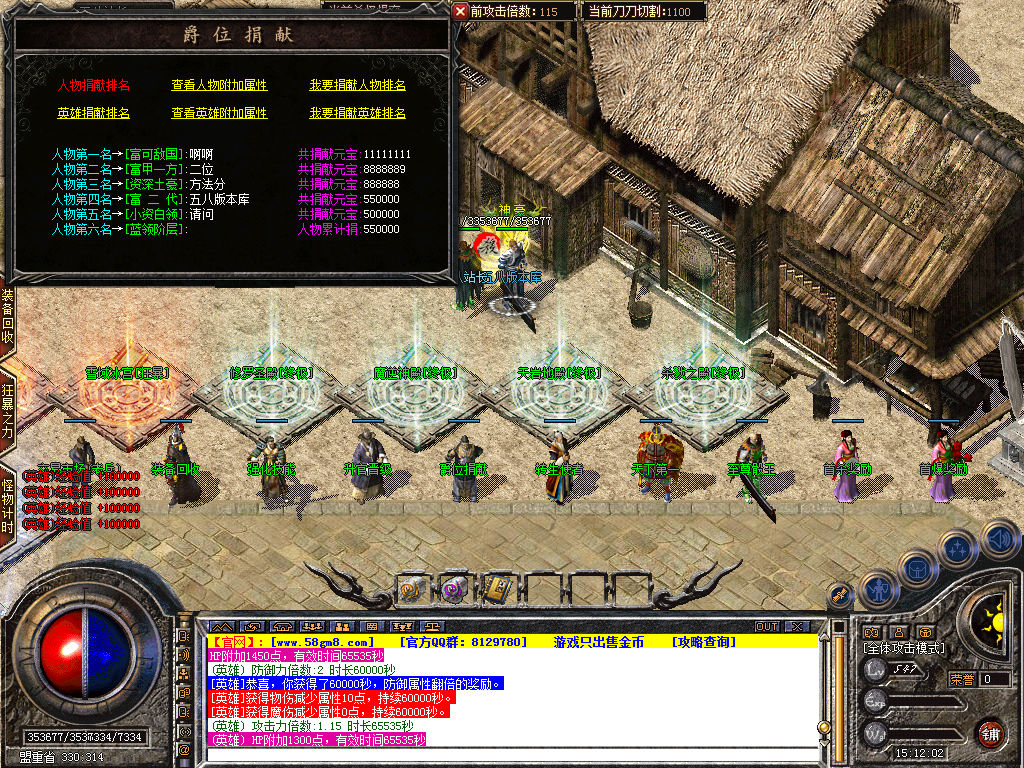This screenshot has height=768, width=1024.
Task: Open character equipment warrior icon
Action: tap(876, 589)
